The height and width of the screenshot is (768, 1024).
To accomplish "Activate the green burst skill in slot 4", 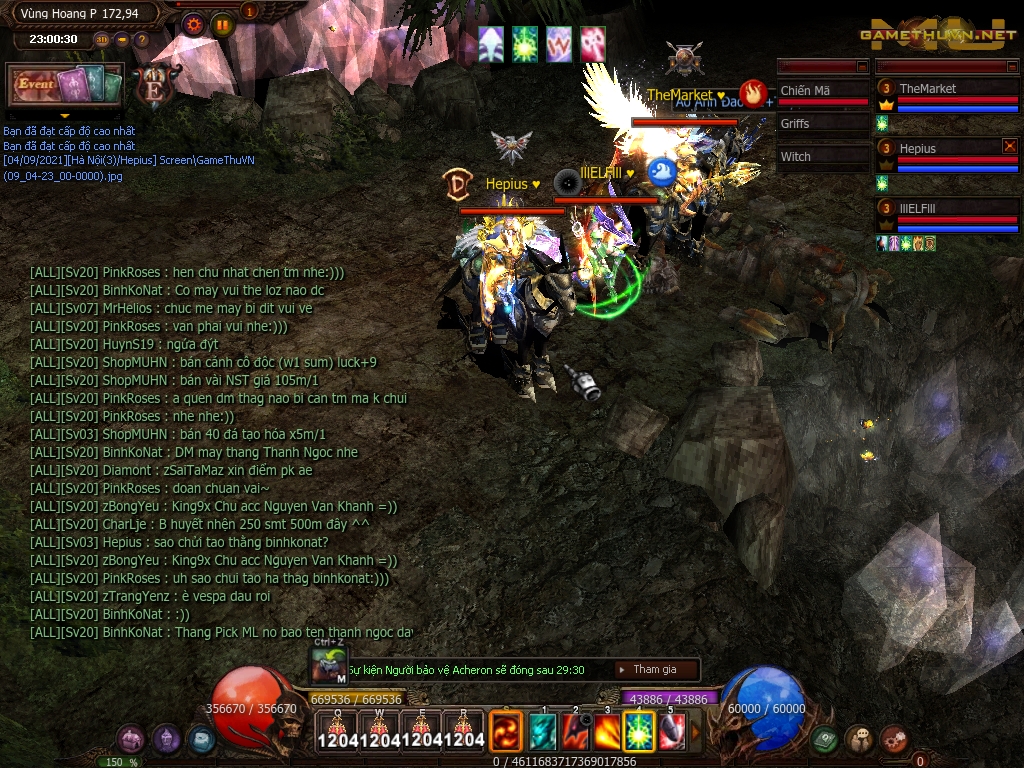I will 639,732.
